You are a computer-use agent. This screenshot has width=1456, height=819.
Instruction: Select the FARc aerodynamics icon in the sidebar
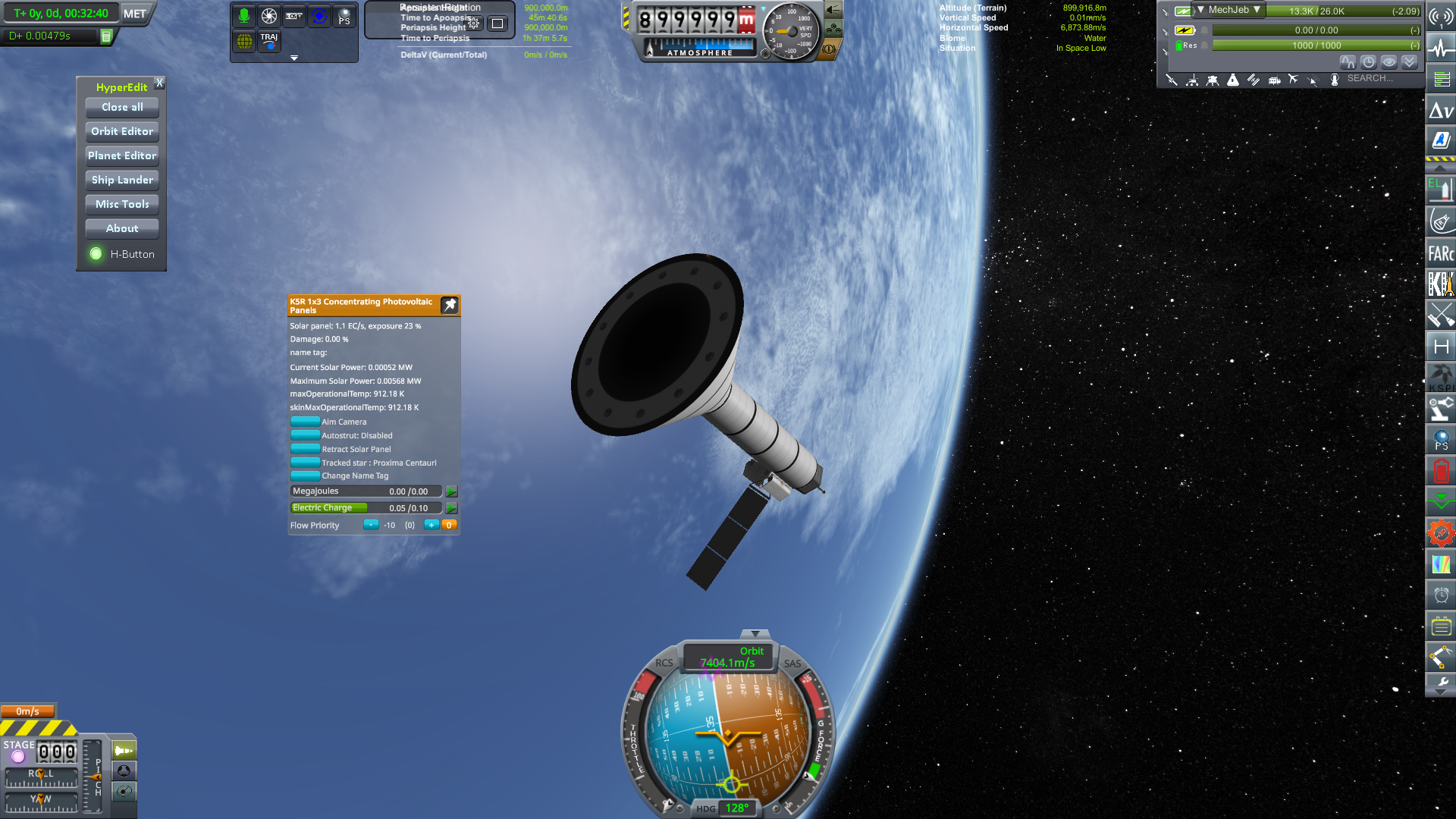pos(1440,252)
